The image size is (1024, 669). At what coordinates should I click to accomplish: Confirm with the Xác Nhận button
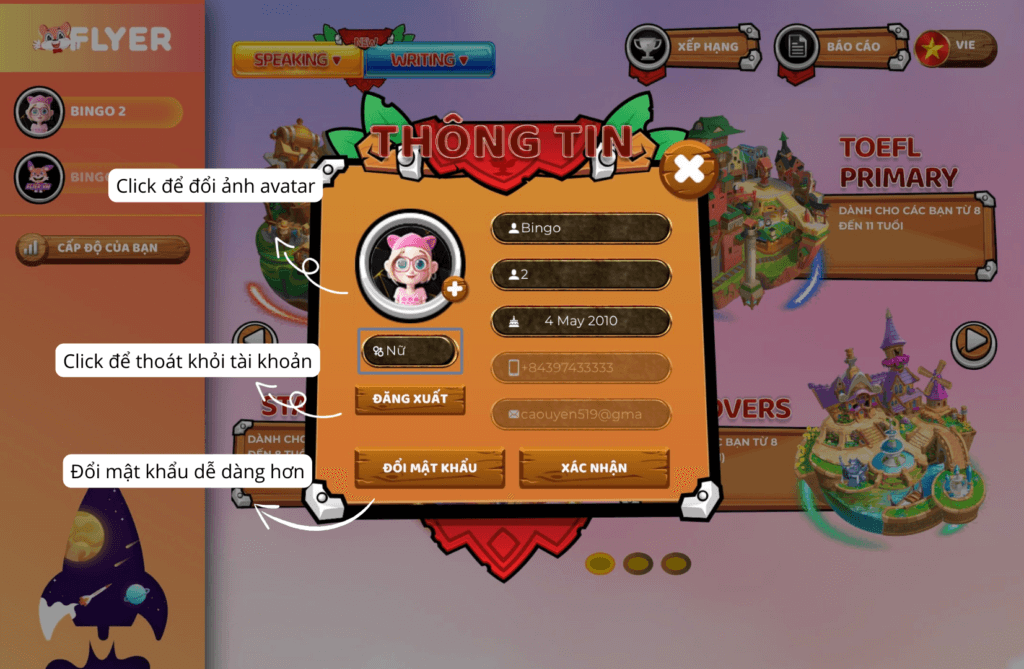pos(594,468)
